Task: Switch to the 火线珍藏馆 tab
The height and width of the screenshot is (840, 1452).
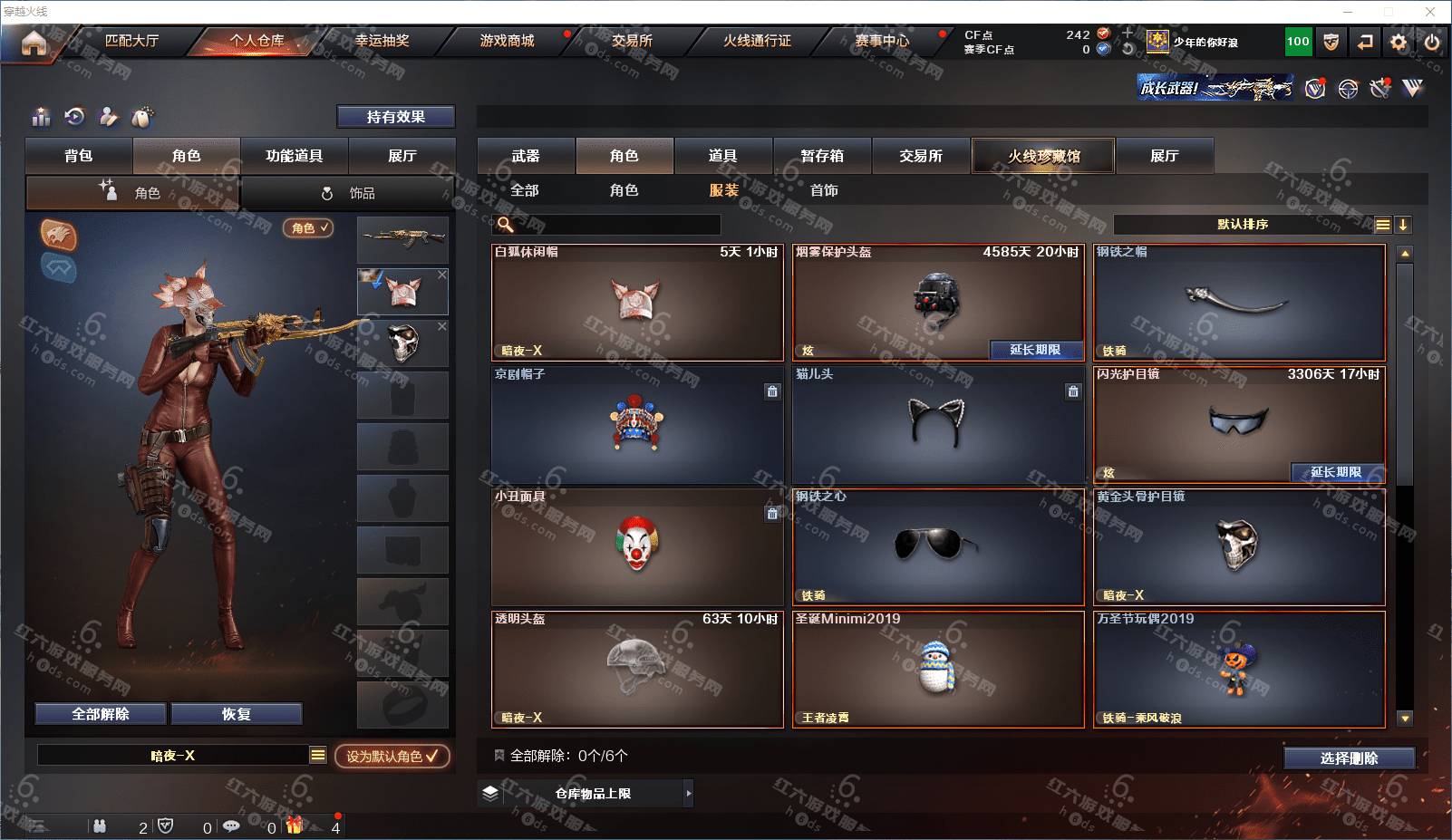Action: [1043, 156]
